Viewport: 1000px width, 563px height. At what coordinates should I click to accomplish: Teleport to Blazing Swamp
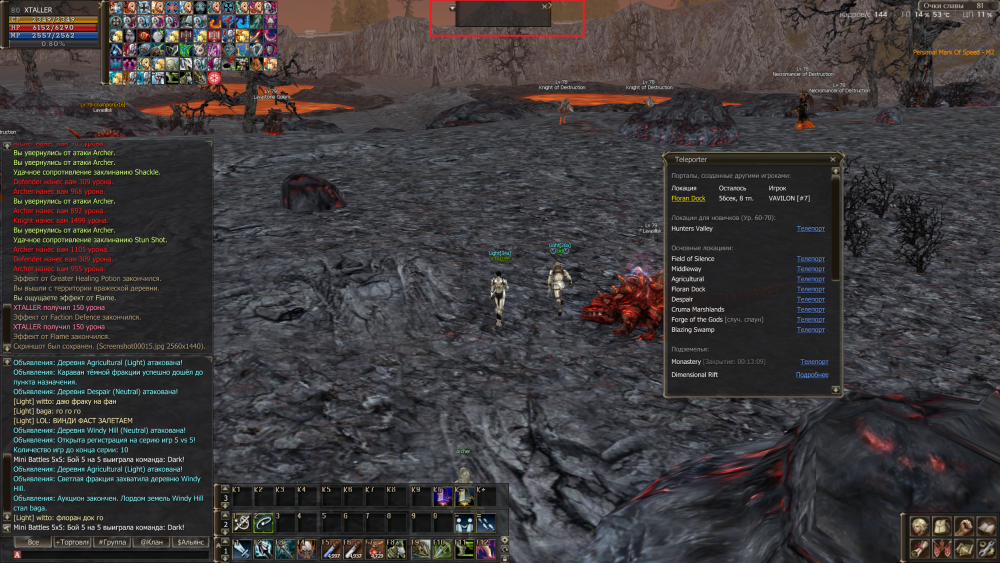811,329
